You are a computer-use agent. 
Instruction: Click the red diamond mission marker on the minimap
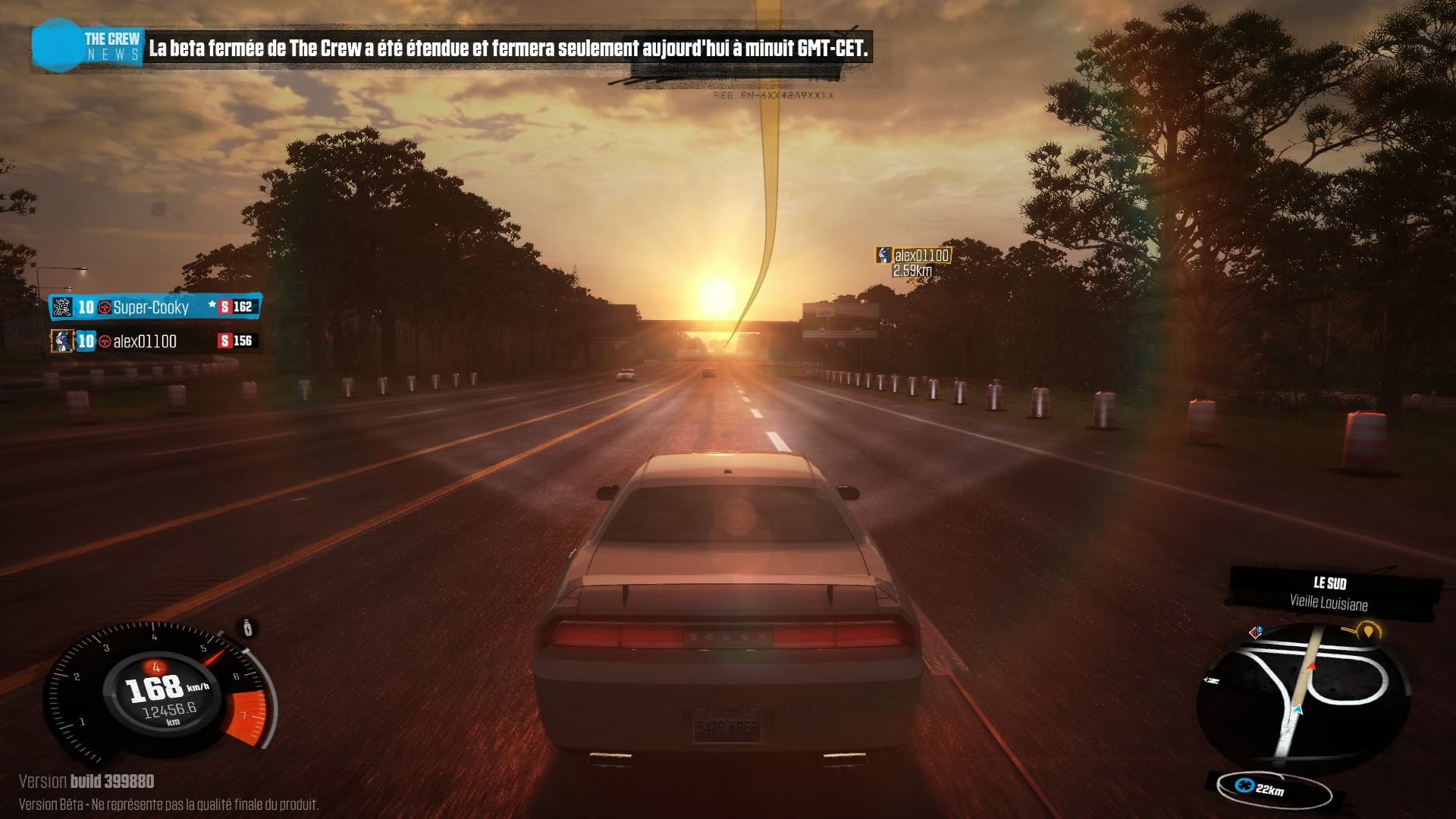pos(1256,632)
